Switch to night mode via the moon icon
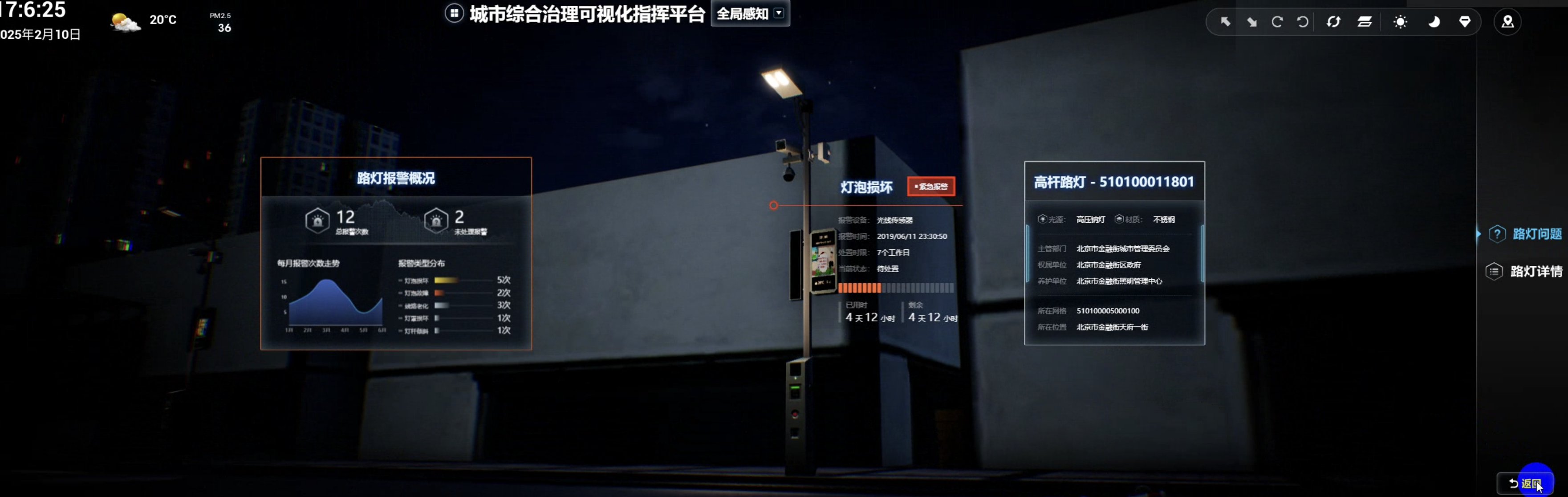The height and width of the screenshot is (497, 1568). click(x=1434, y=23)
